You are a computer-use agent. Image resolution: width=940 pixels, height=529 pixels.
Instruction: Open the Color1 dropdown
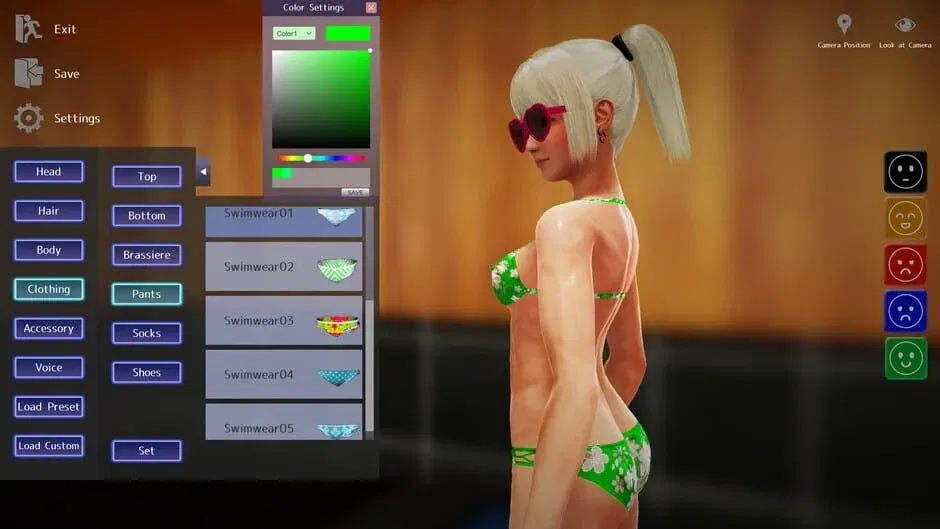(x=294, y=33)
